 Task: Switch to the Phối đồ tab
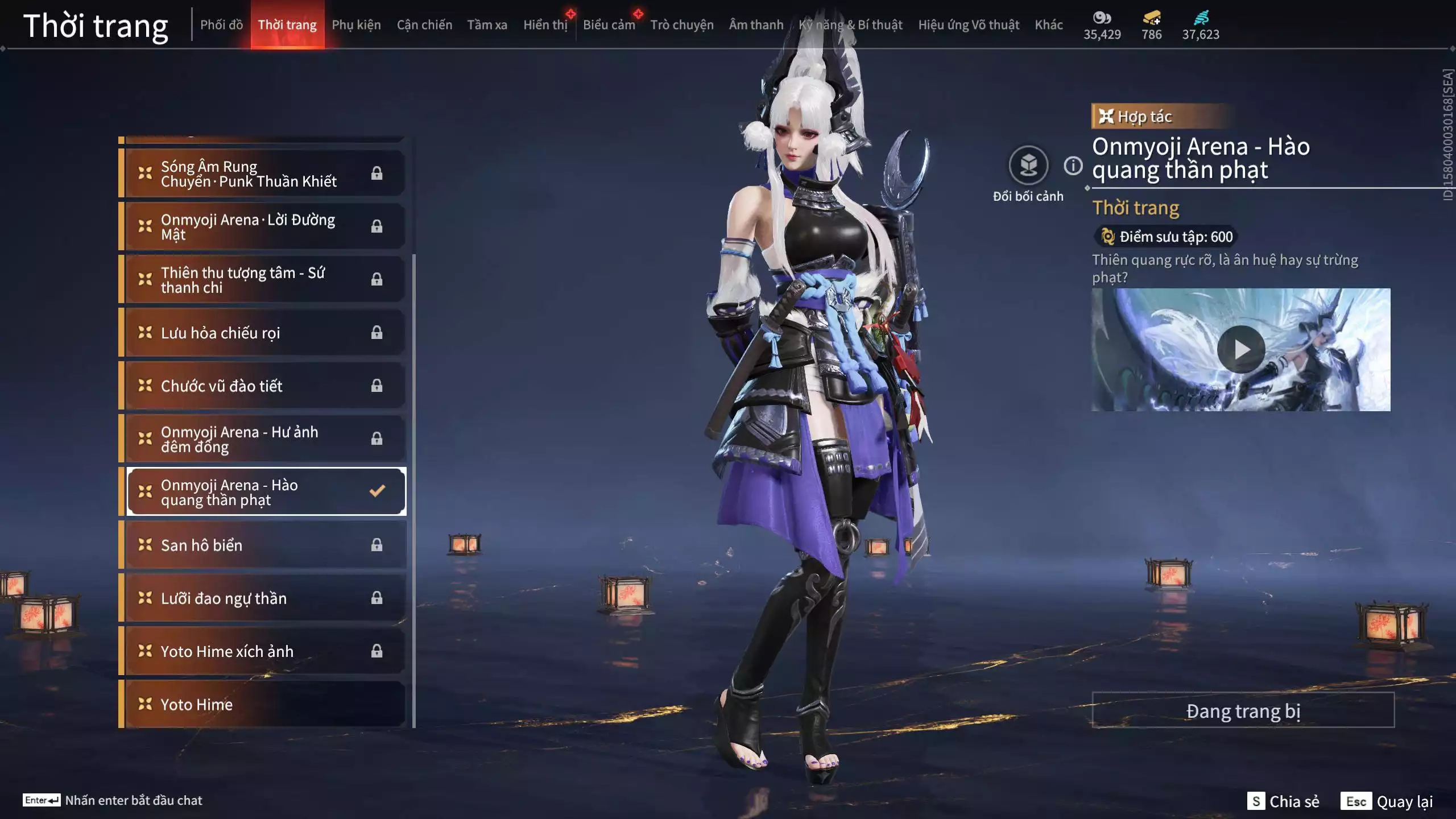coord(221,25)
